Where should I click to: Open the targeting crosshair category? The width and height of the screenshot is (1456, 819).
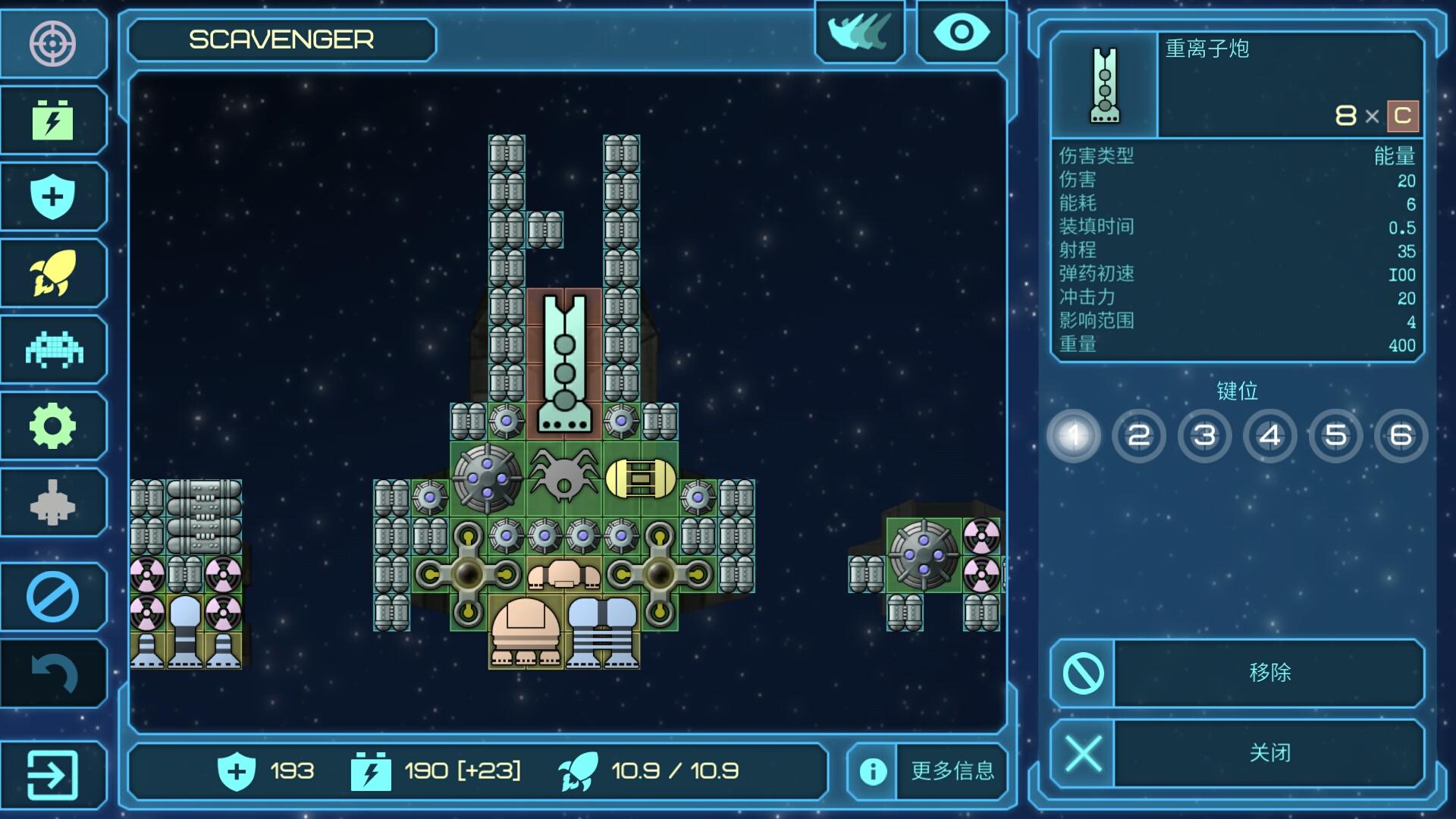point(52,43)
